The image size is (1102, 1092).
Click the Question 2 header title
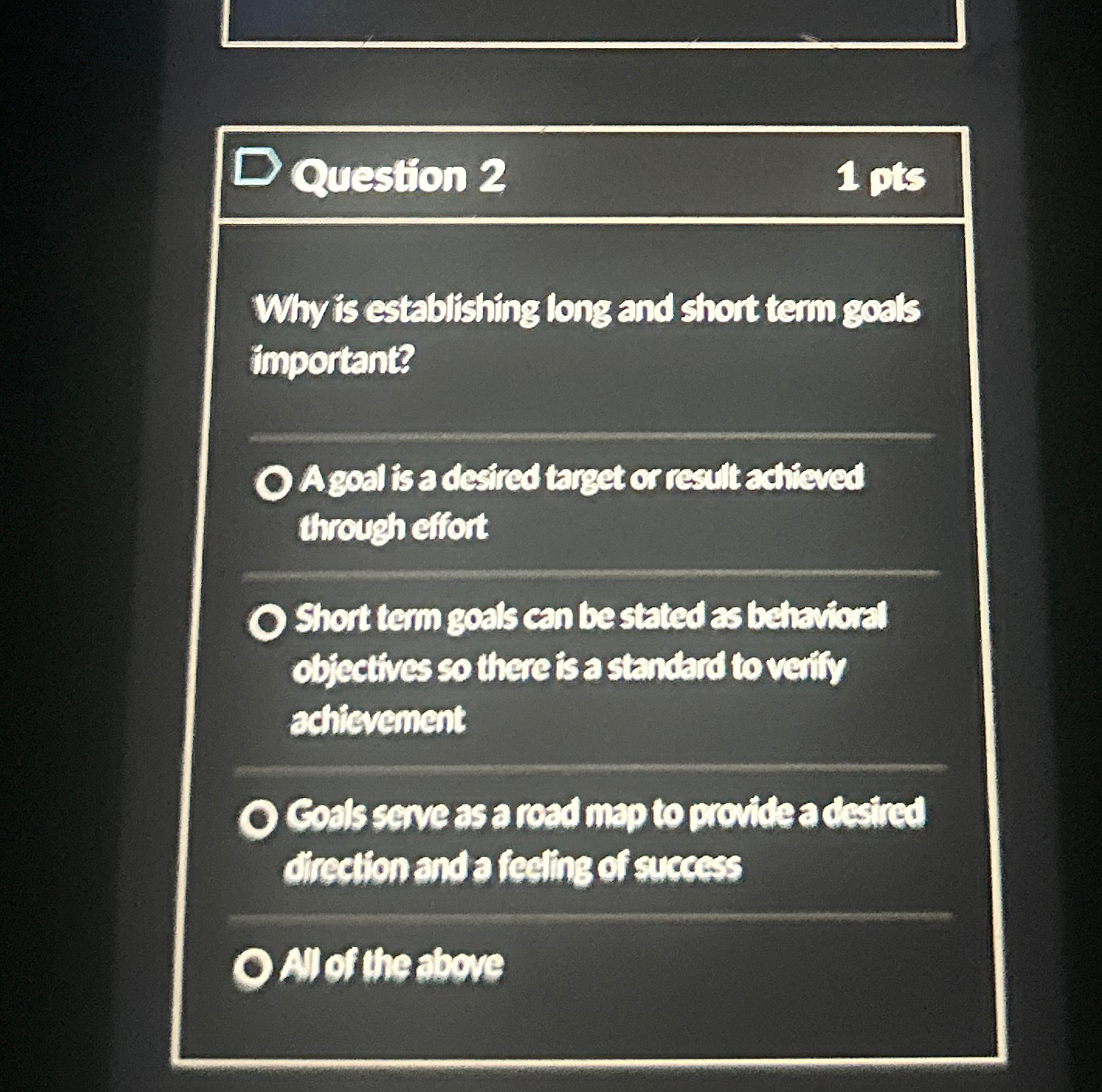(399, 177)
